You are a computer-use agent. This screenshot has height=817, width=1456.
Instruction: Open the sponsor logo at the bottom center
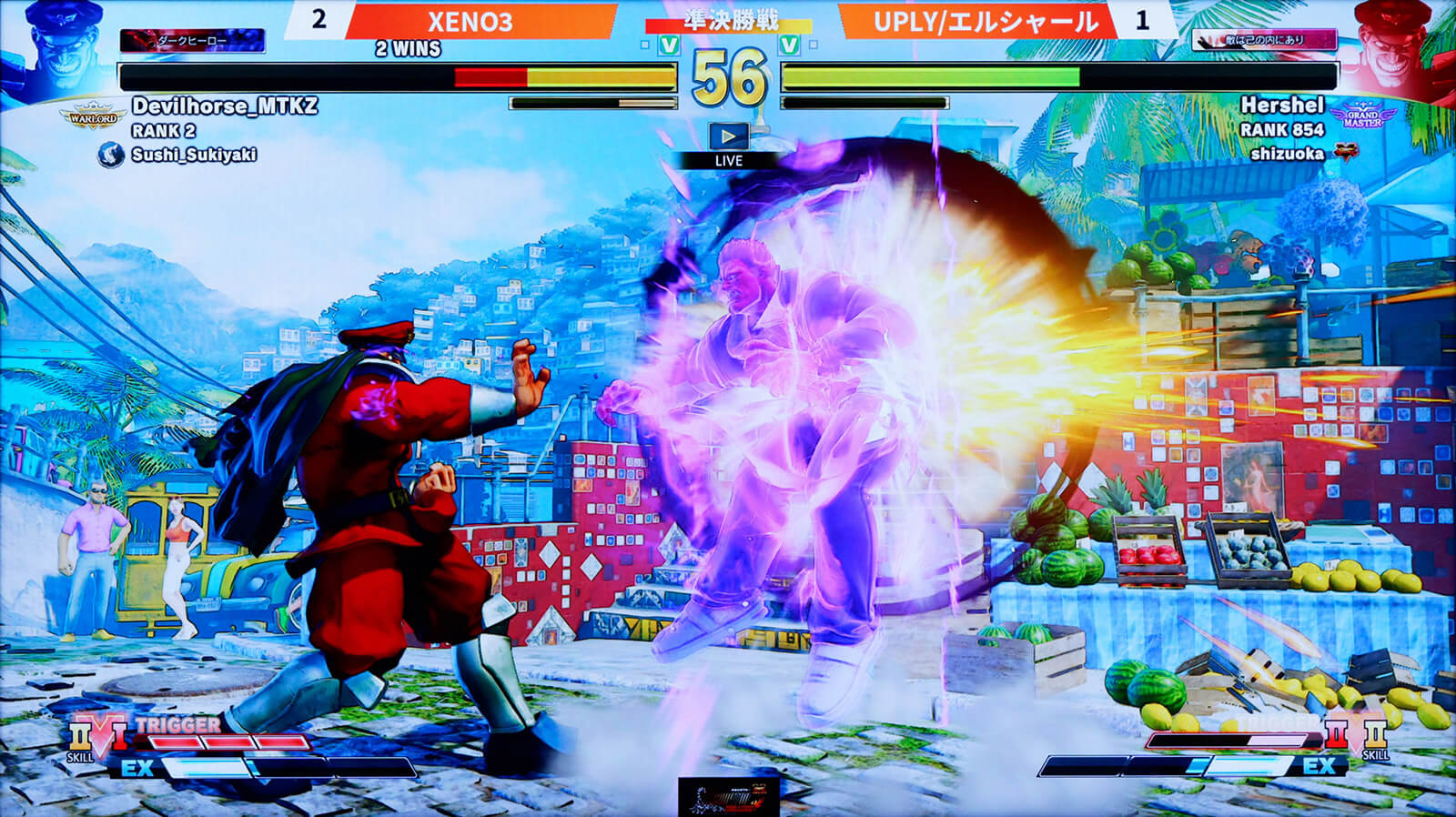(728, 796)
